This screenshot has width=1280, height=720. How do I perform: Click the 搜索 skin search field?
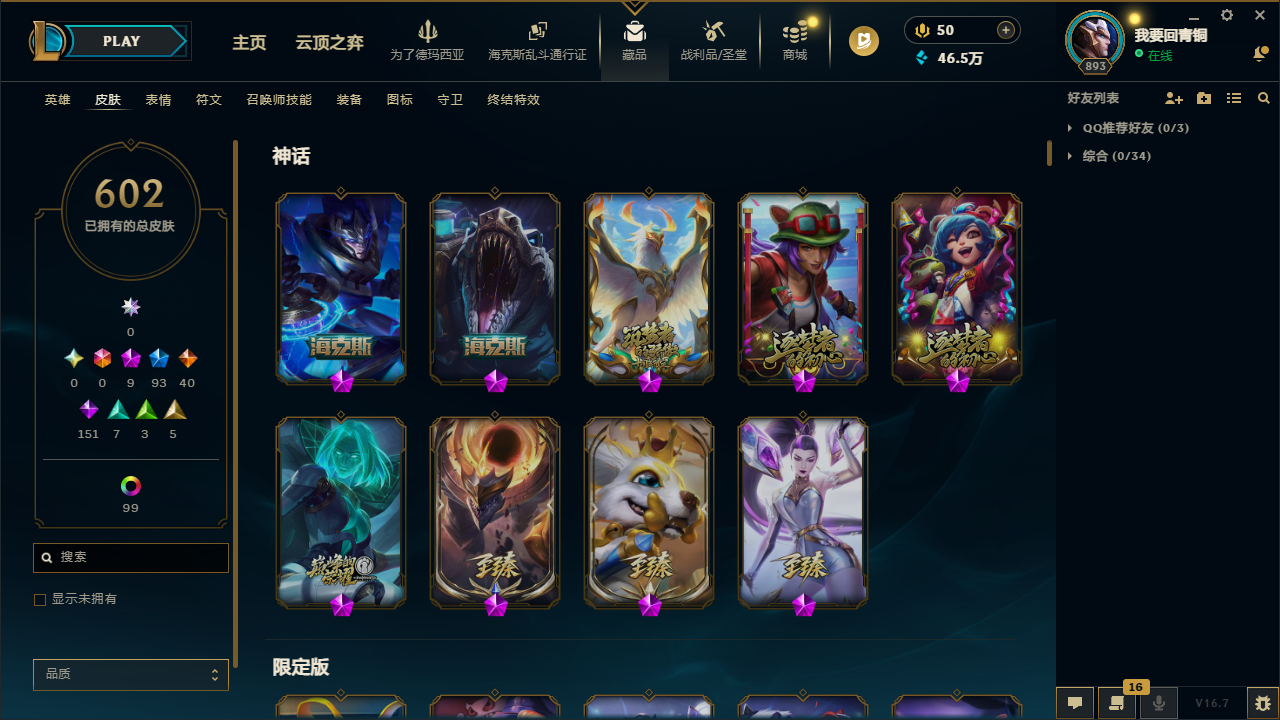point(130,557)
